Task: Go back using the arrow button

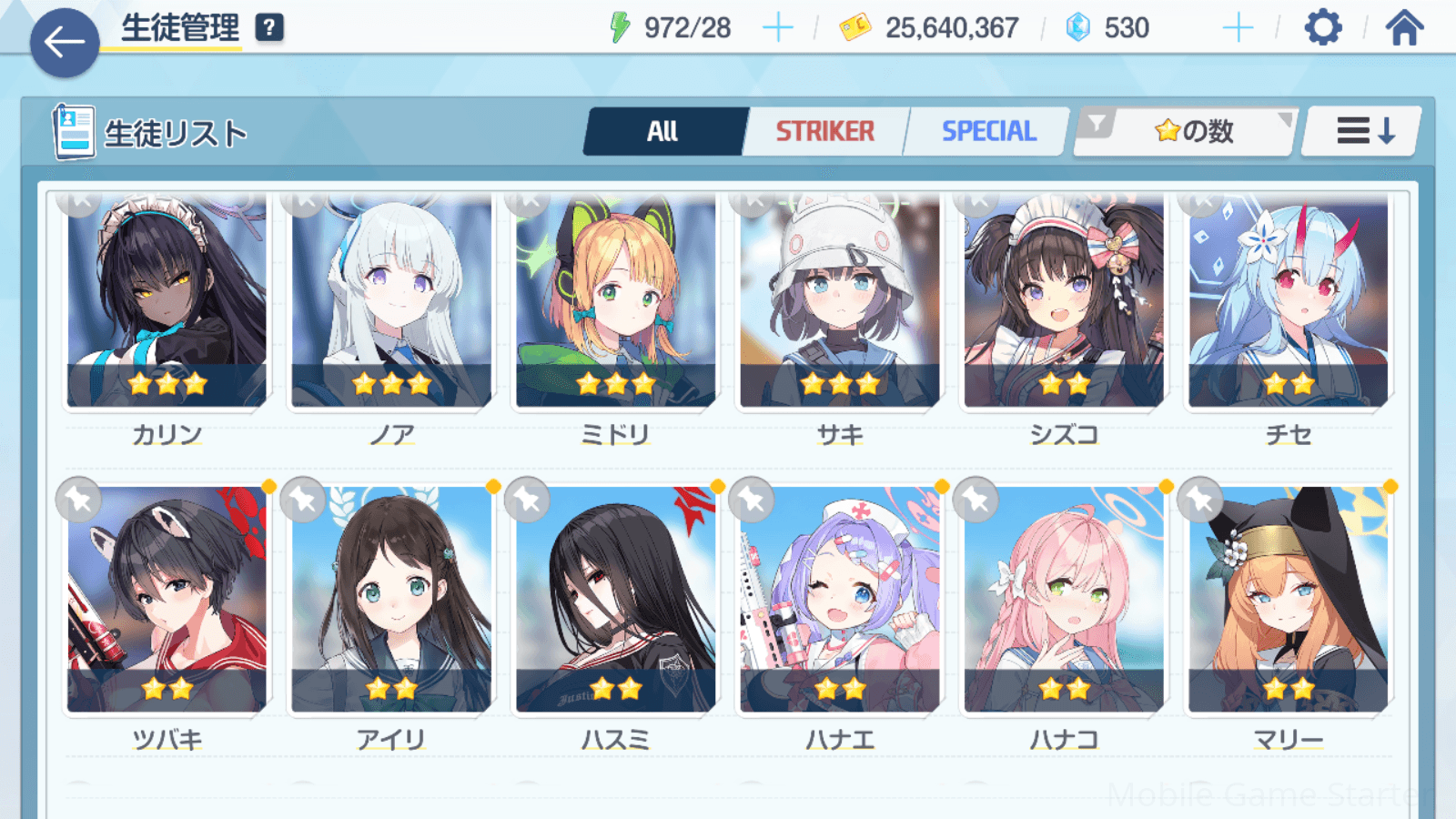Action: pos(65,42)
